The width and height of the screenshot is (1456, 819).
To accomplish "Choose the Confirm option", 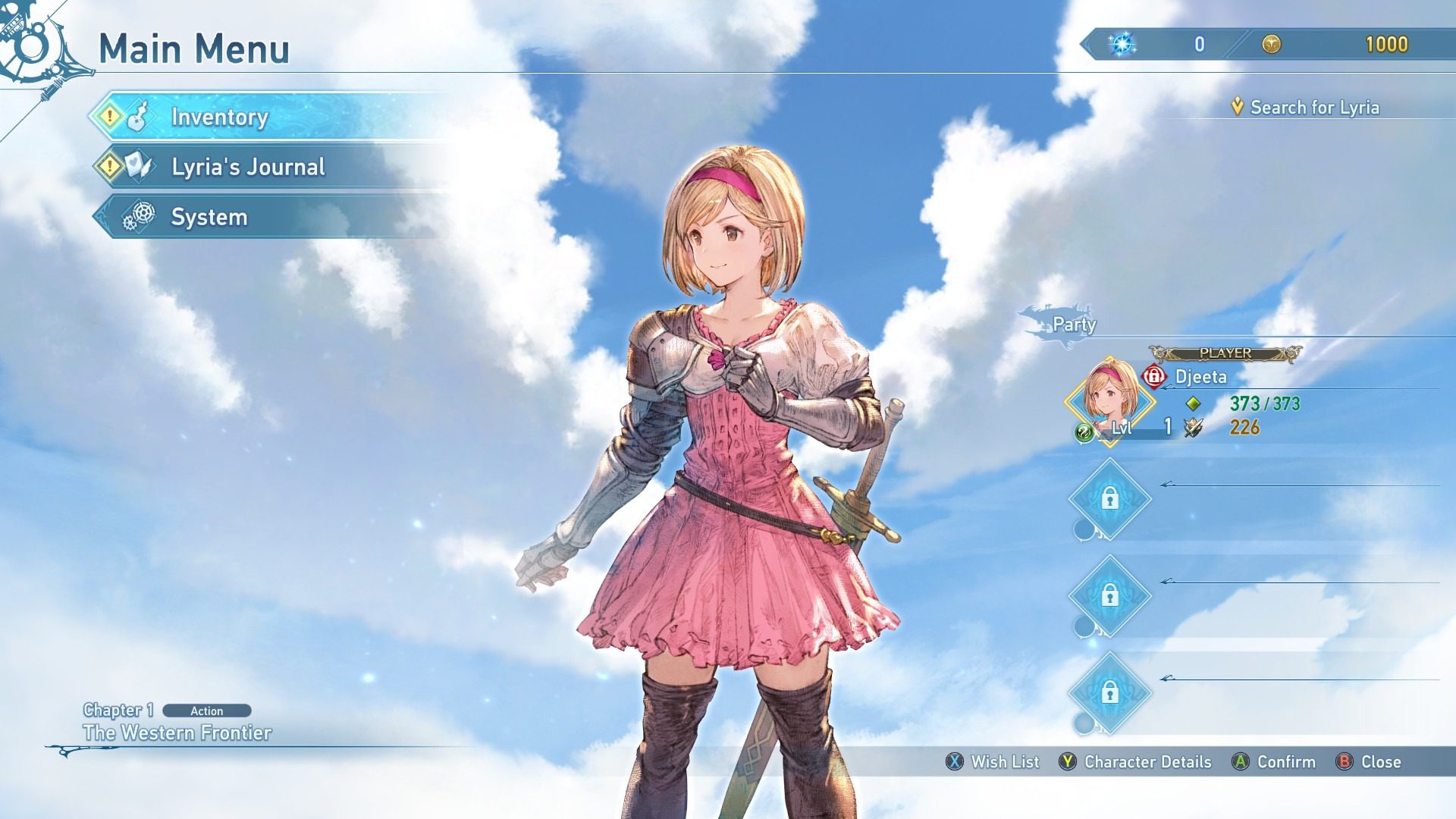I will (1275, 761).
